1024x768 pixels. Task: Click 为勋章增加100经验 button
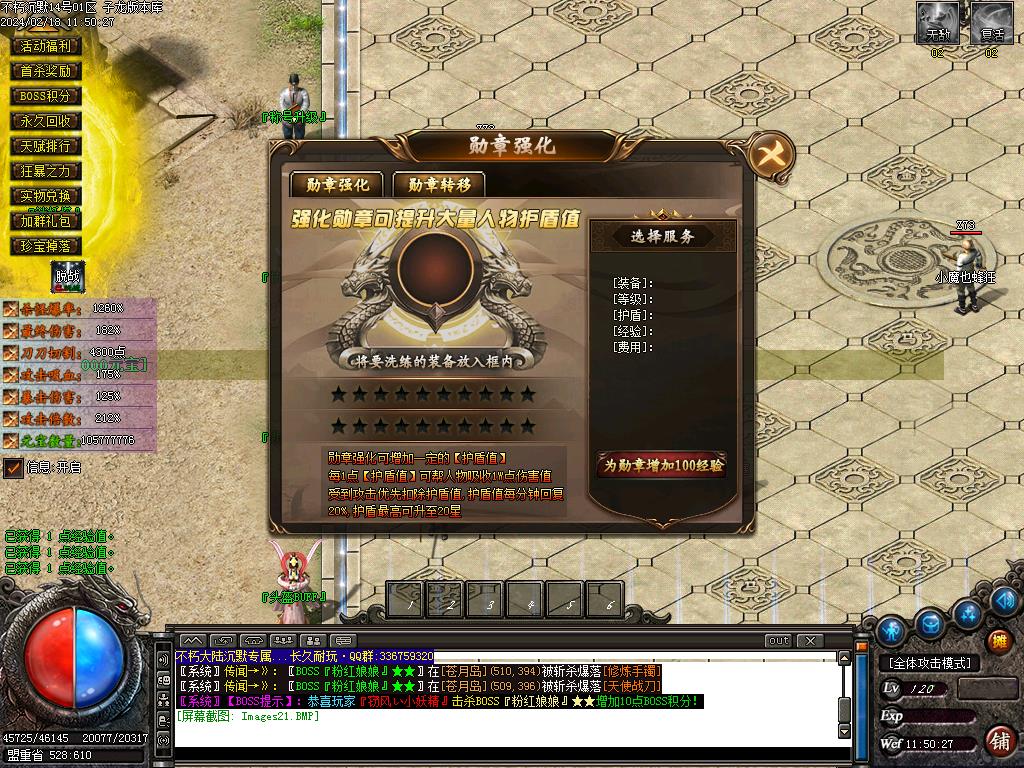661,465
